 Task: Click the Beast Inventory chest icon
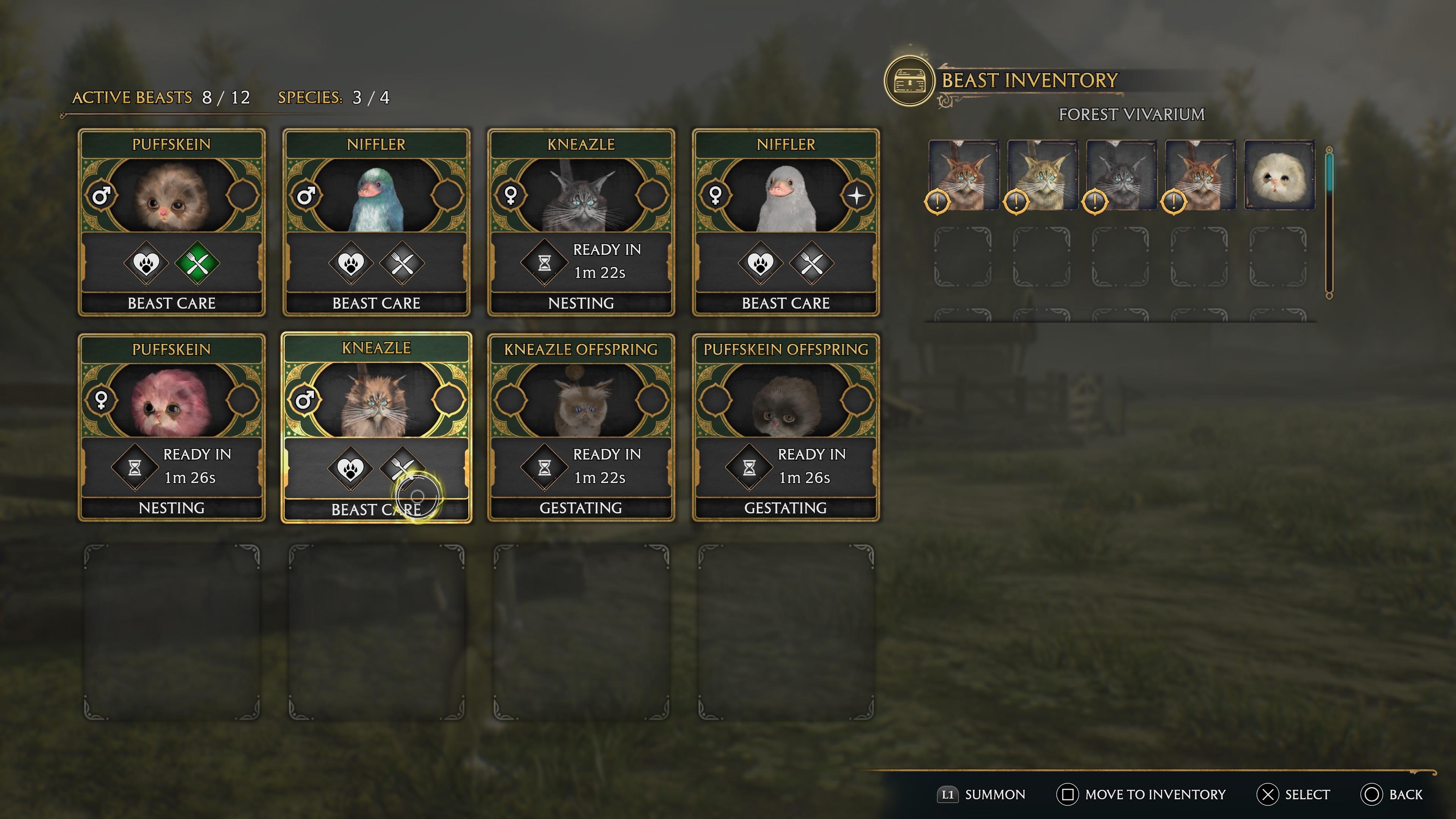click(909, 82)
